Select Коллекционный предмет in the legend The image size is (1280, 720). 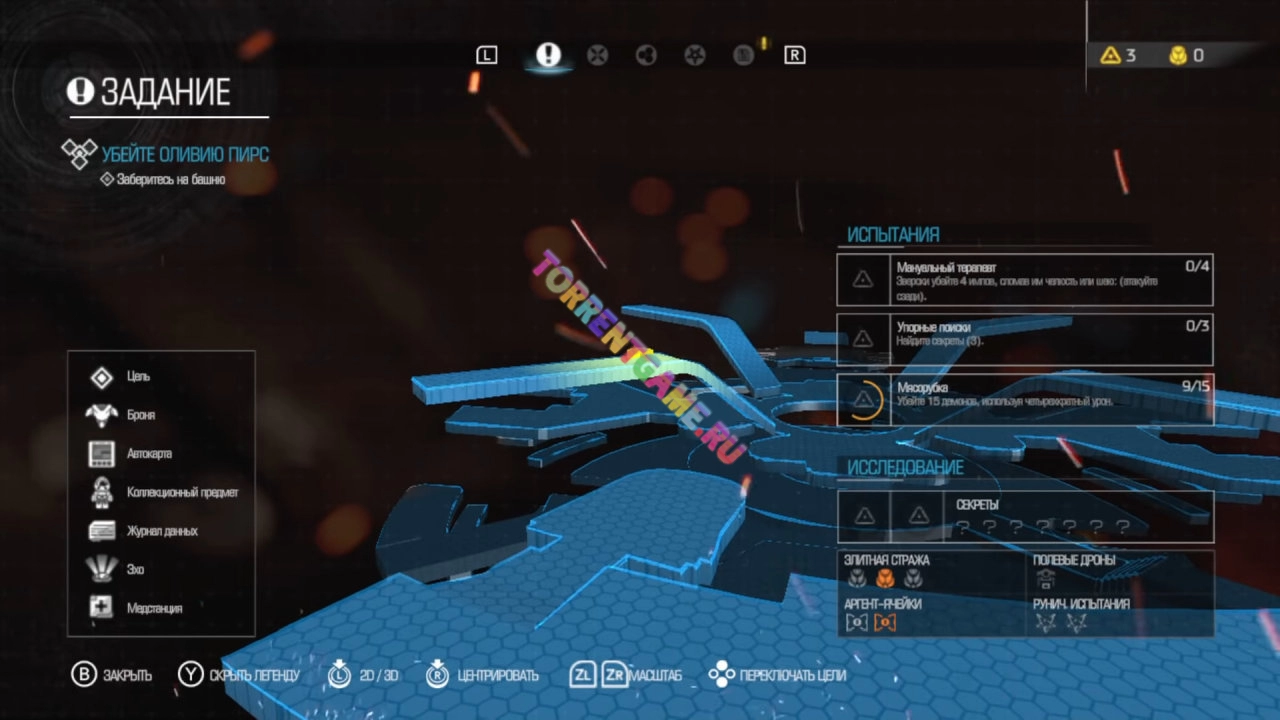pos(182,493)
